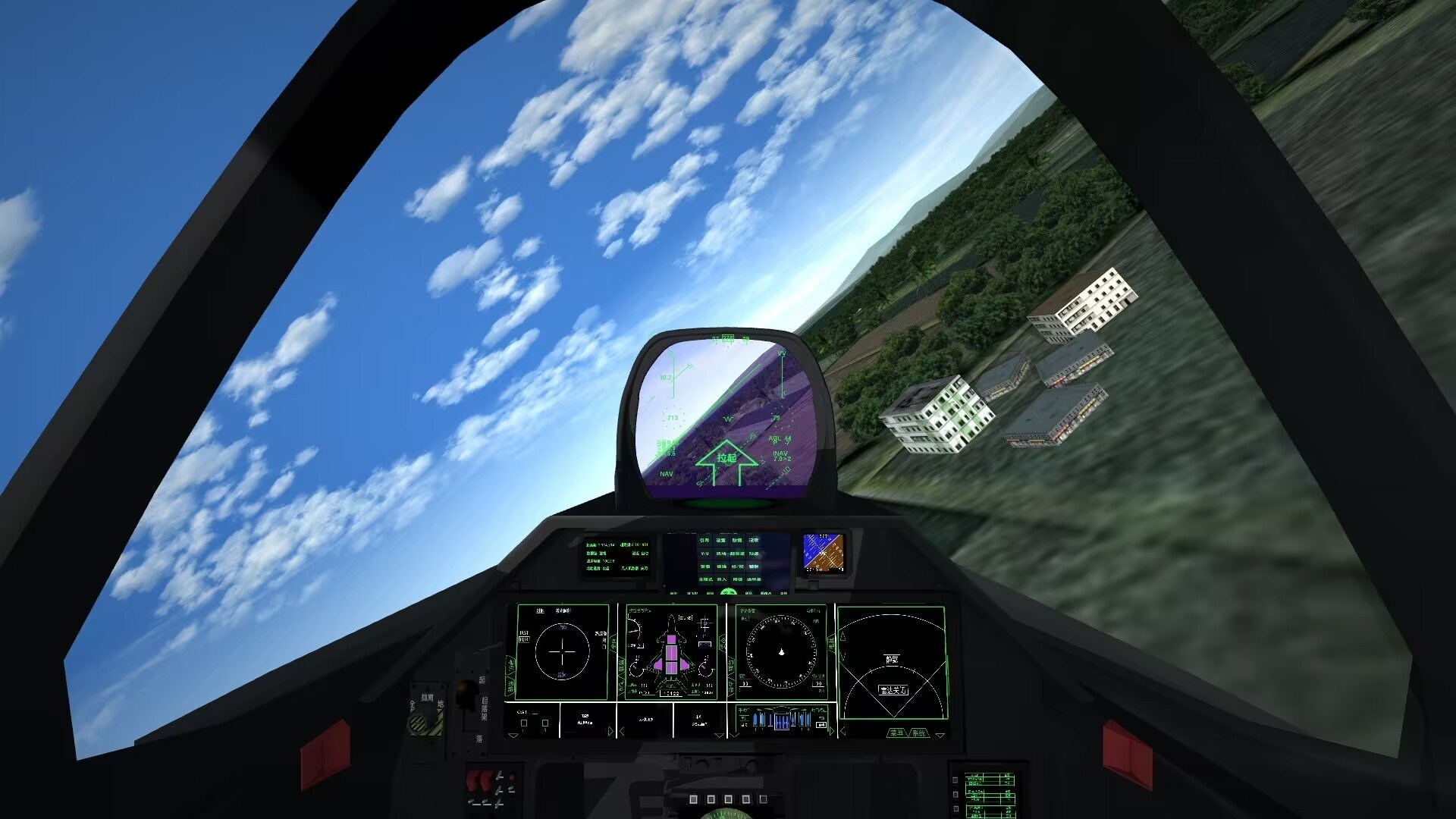Click the 雷达关闭 radar label
The width and height of the screenshot is (1456, 819).
click(893, 690)
